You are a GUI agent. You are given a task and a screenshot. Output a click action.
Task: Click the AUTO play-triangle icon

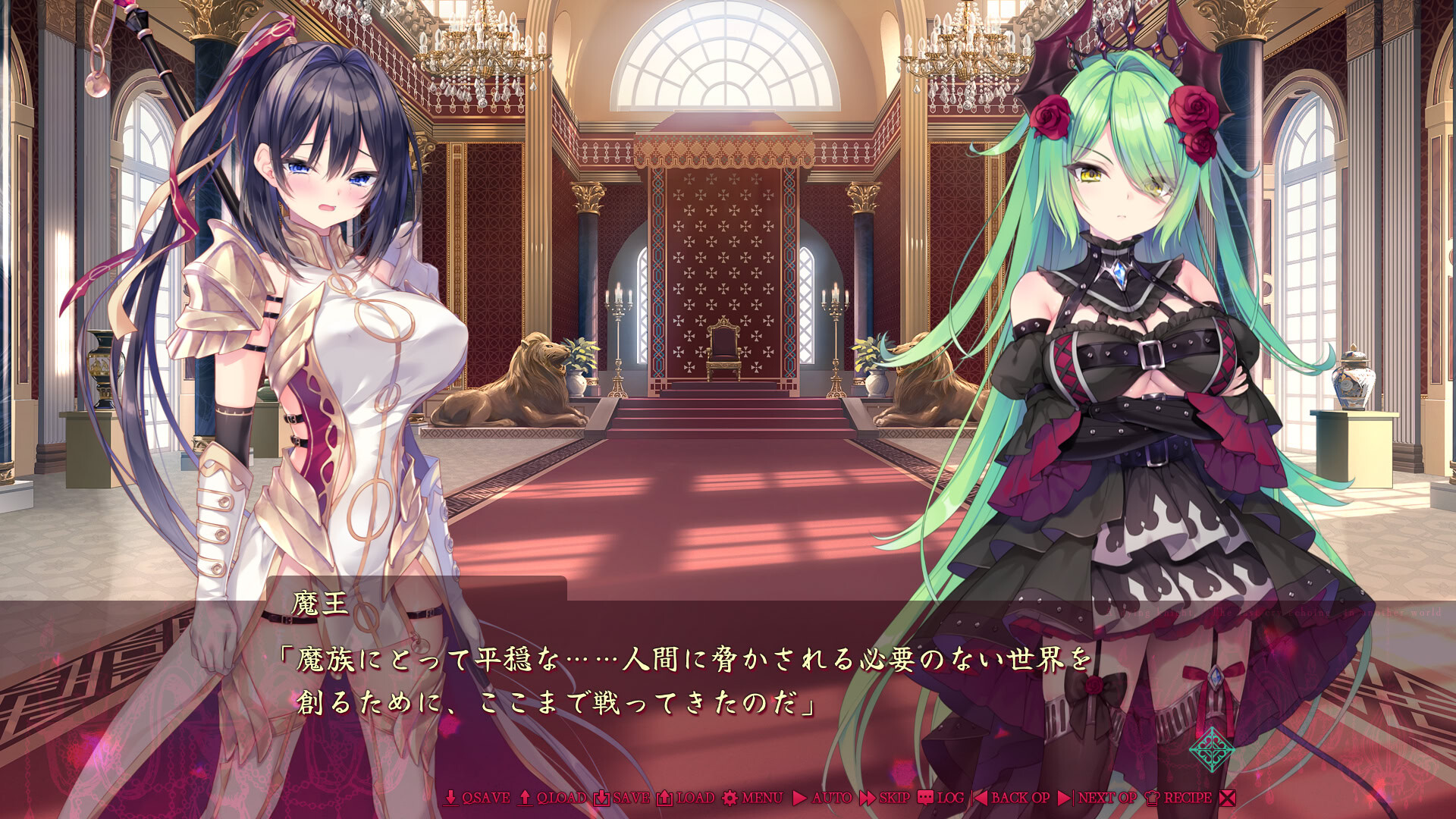point(799,798)
